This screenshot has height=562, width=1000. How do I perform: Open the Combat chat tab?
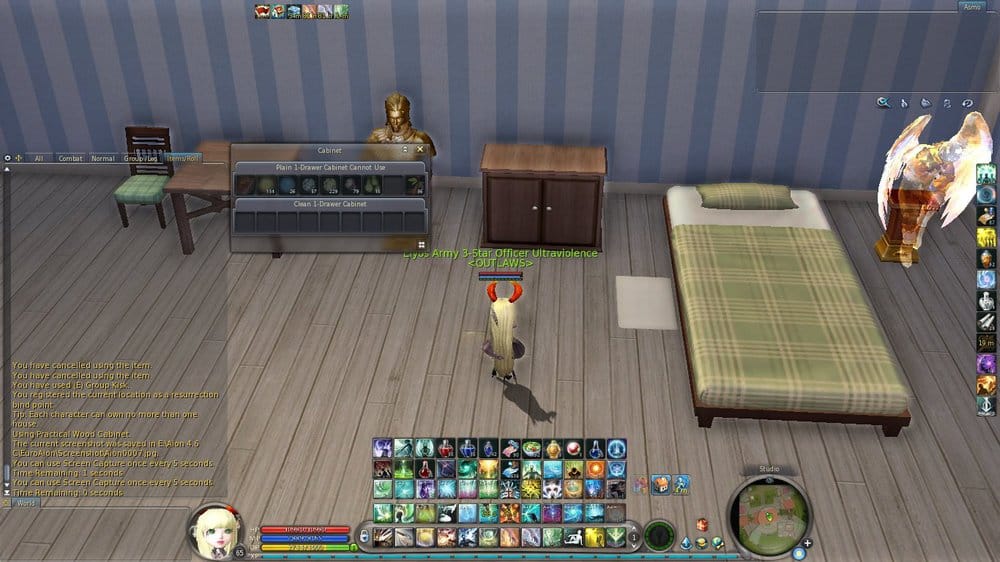click(70, 158)
